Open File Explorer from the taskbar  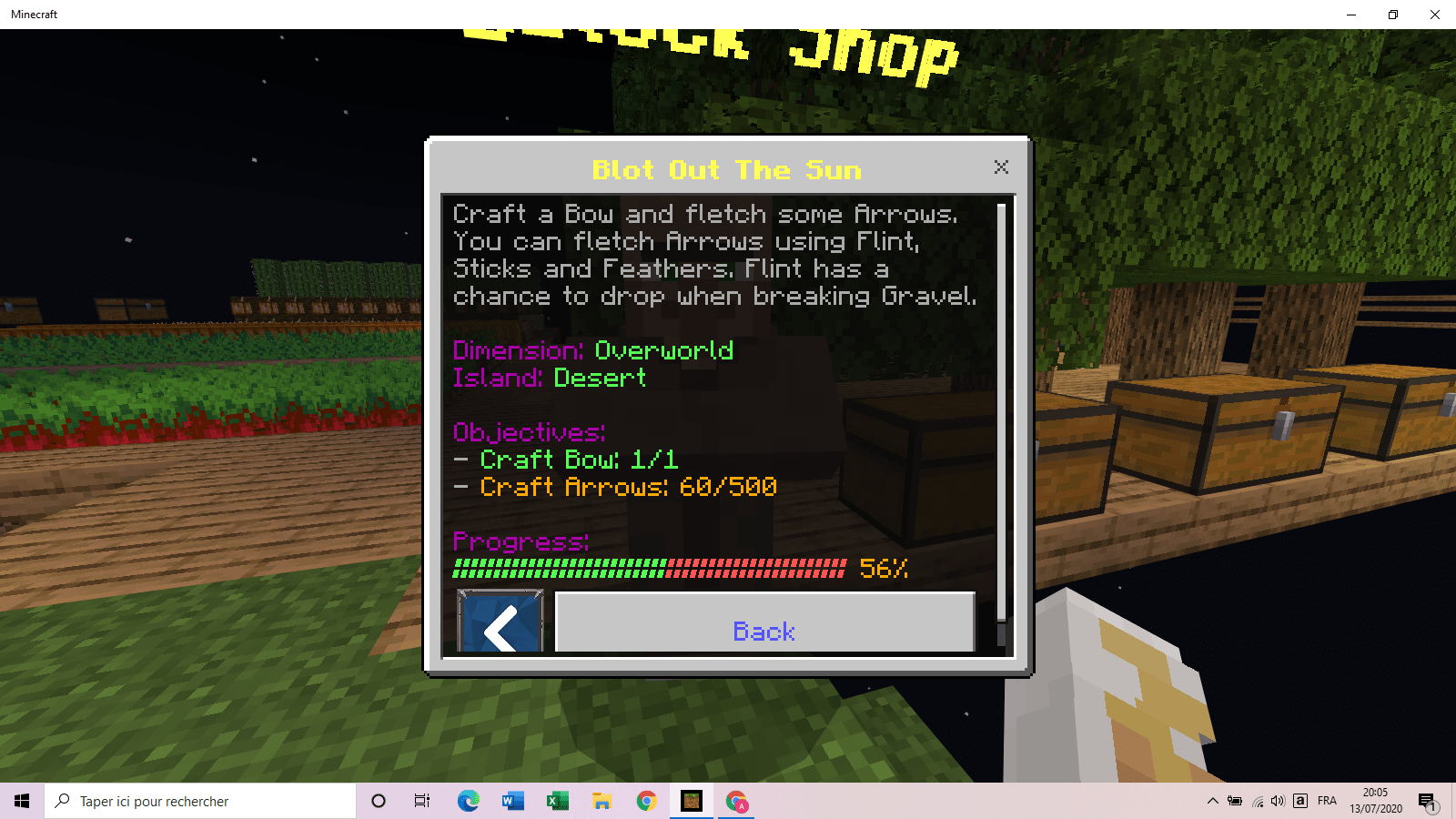pos(602,801)
